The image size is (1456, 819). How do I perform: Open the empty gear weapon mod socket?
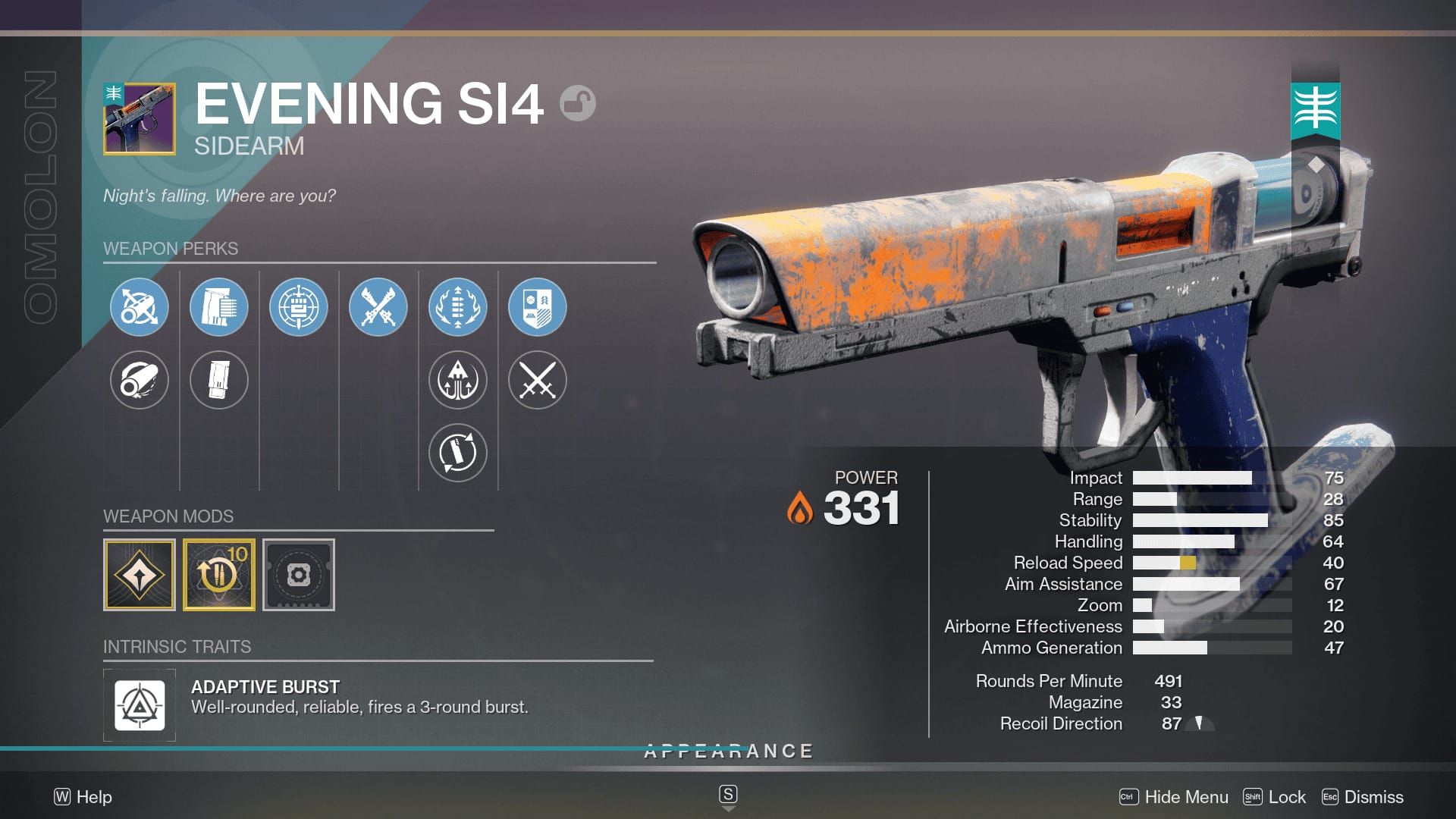click(x=299, y=575)
